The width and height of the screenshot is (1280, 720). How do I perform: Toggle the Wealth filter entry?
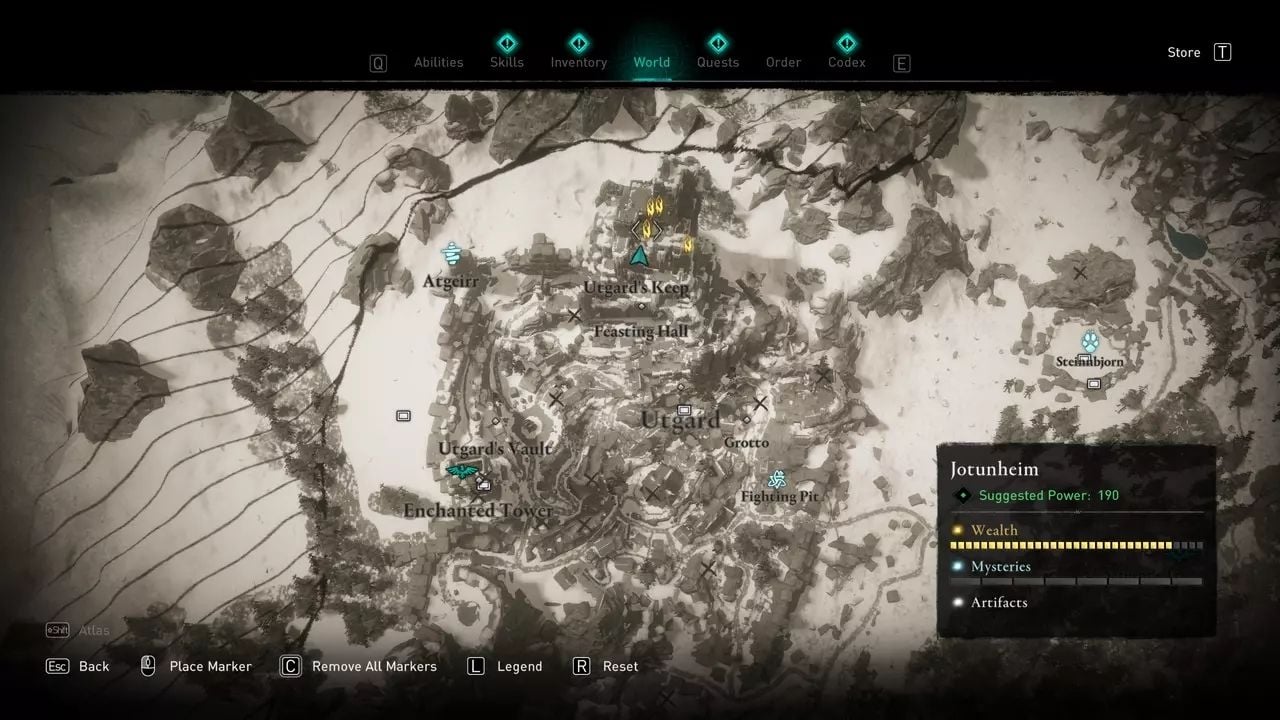[x=993, y=530]
